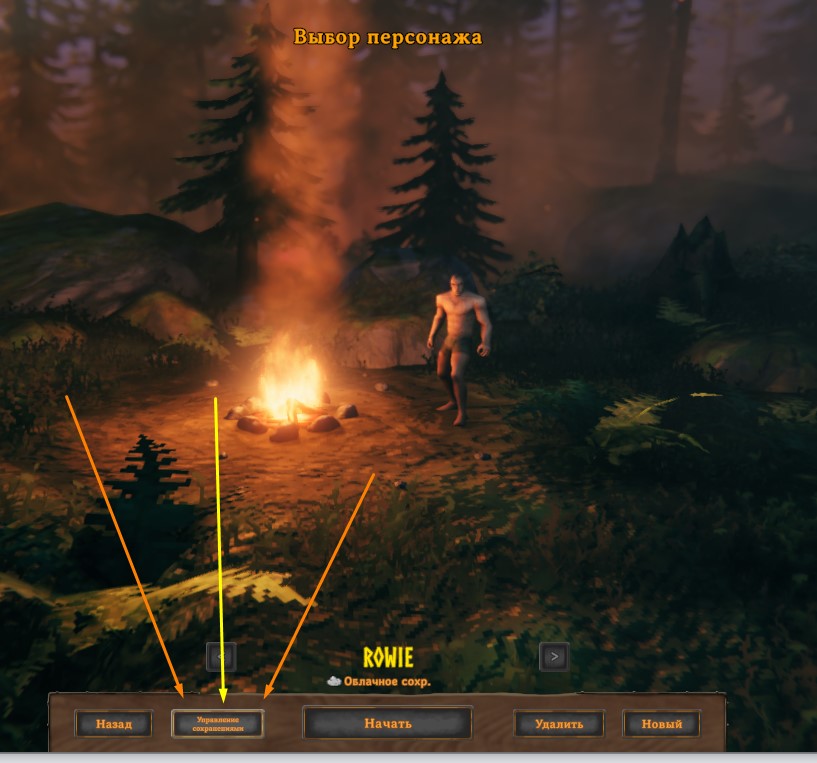
Task: Create a new character with the Новый button
Action: 661,723
